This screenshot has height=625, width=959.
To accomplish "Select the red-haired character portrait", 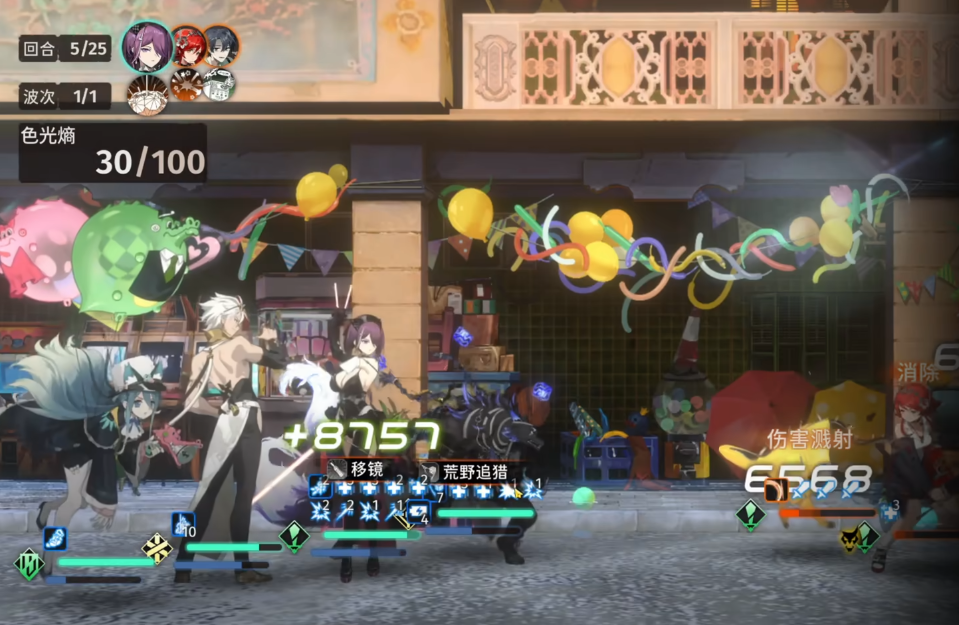I will coord(188,45).
